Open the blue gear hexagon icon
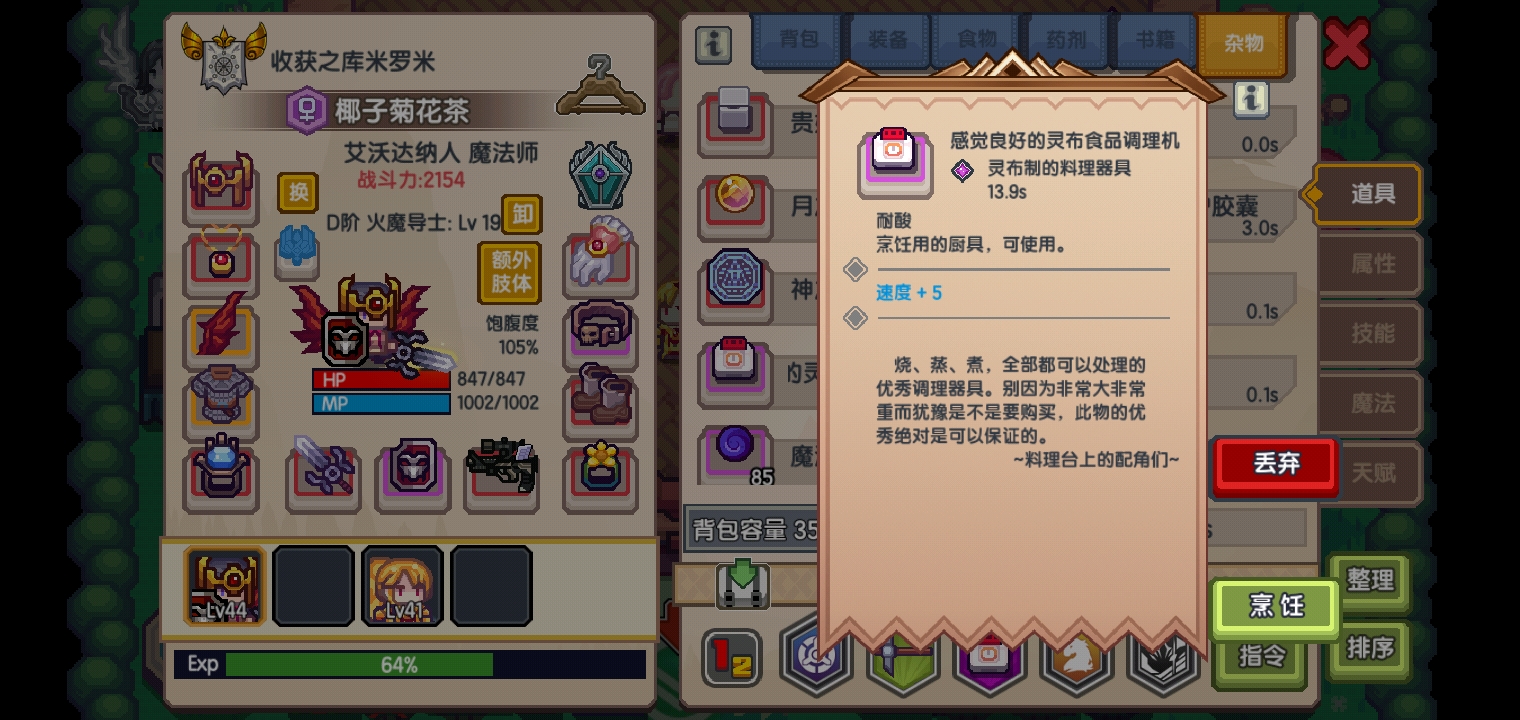1520x720 pixels. pos(816,658)
